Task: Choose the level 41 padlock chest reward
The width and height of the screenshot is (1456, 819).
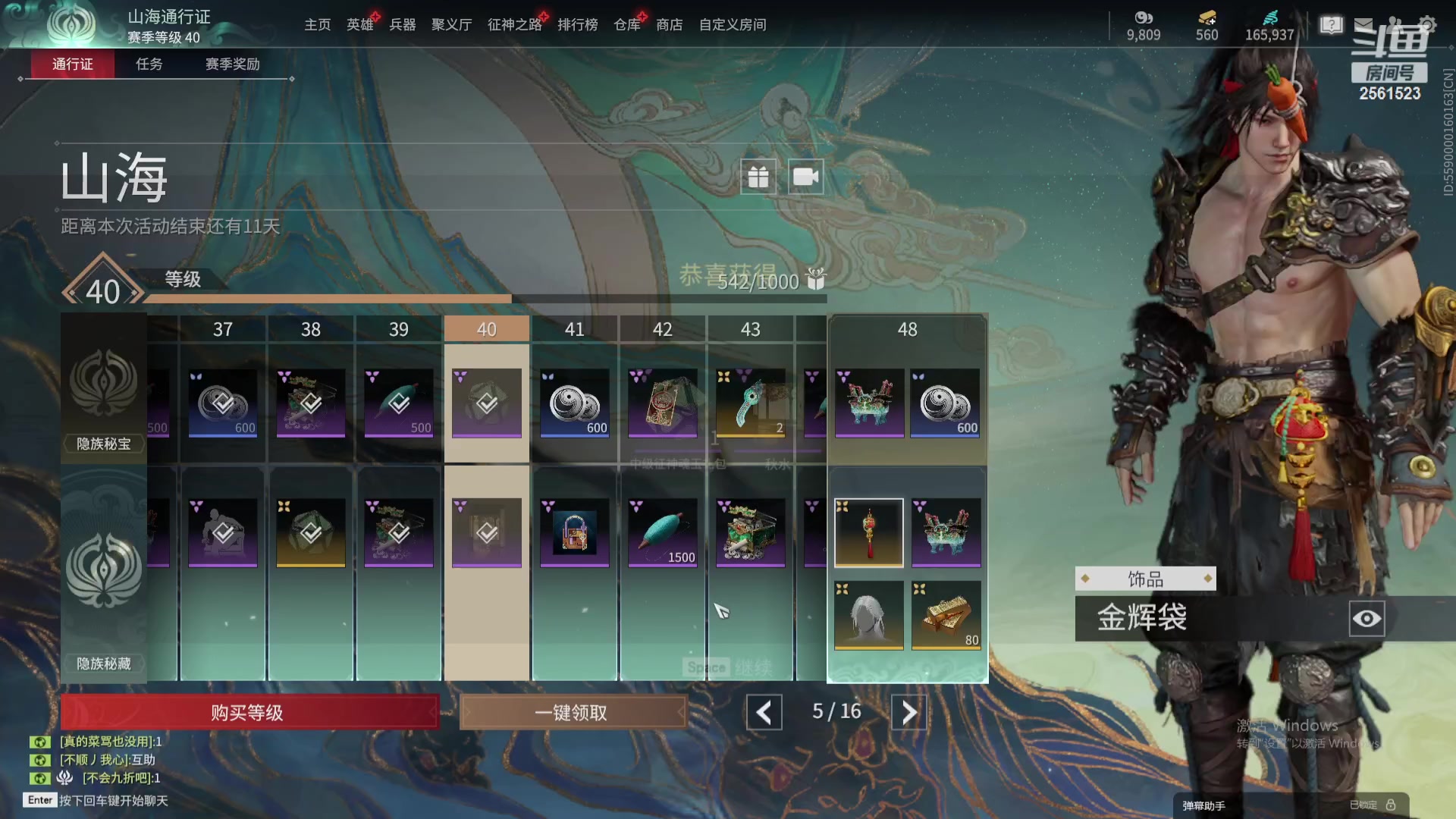Action: pyautogui.click(x=574, y=532)
